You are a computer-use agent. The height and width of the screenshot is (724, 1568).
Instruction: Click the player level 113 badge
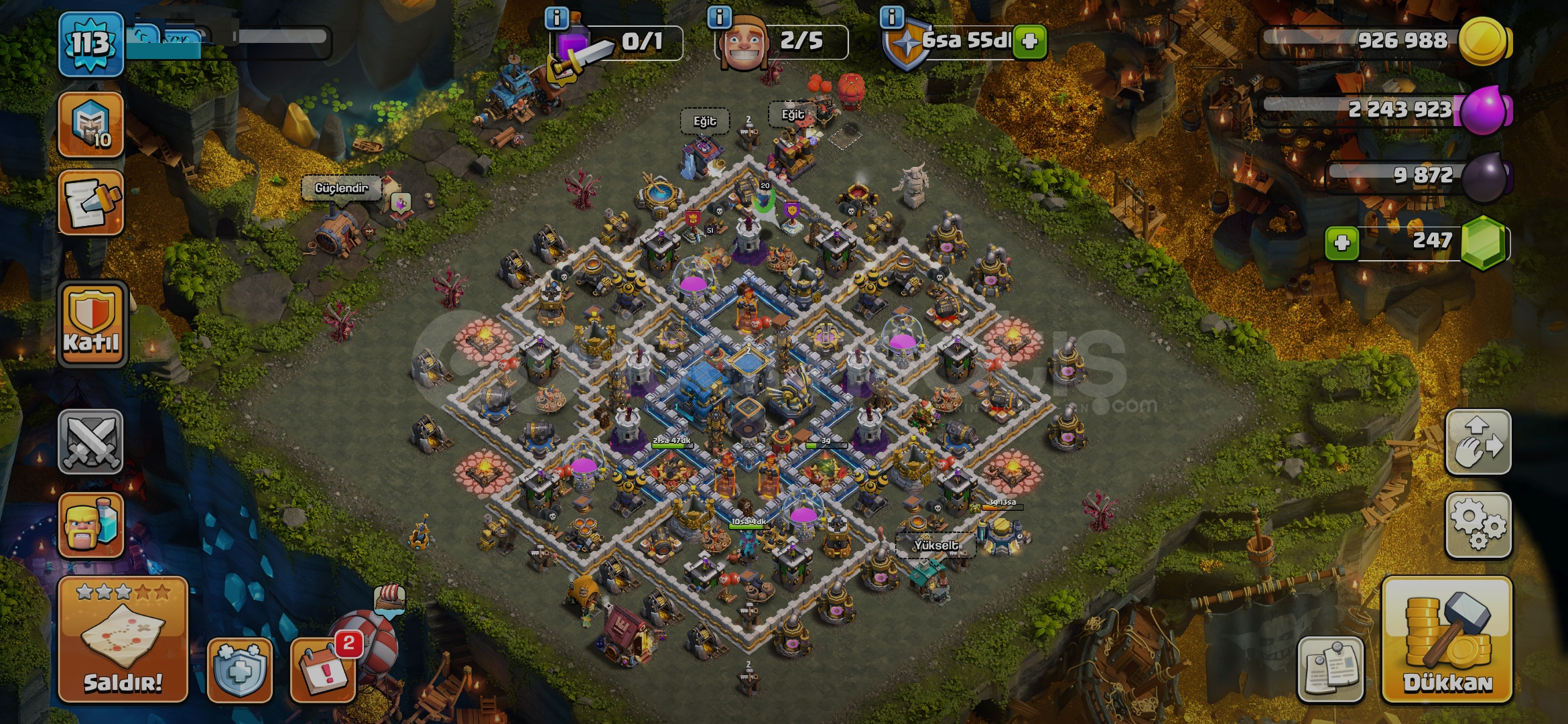click(x=91, y=44)
